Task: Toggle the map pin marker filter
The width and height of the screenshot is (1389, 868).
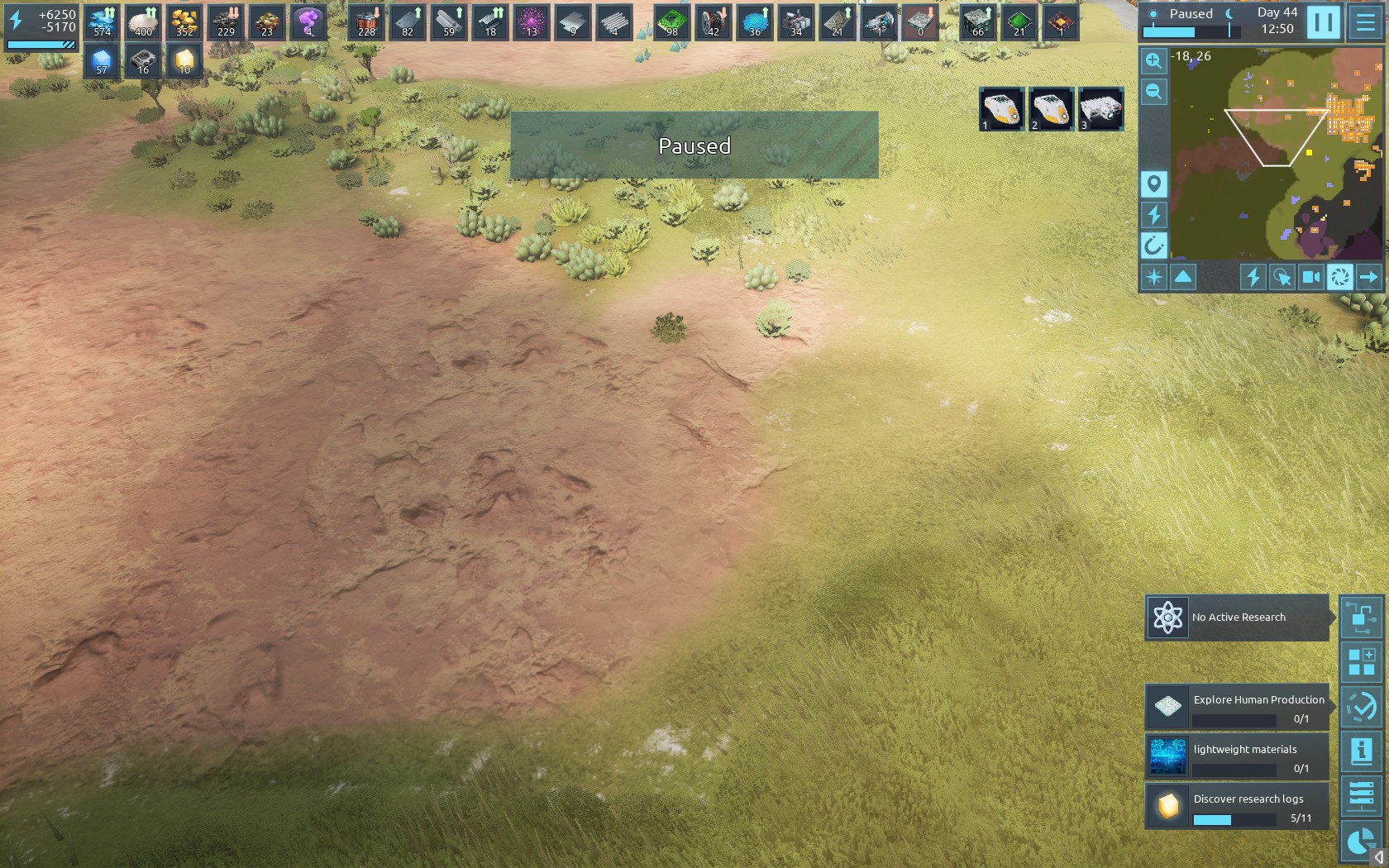Action: [x=1153, y=184]
